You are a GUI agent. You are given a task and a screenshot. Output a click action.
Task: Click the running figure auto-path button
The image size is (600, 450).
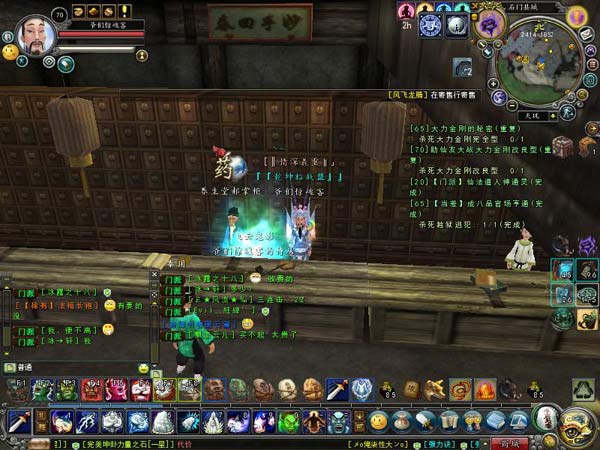click(x=566, y=114)
